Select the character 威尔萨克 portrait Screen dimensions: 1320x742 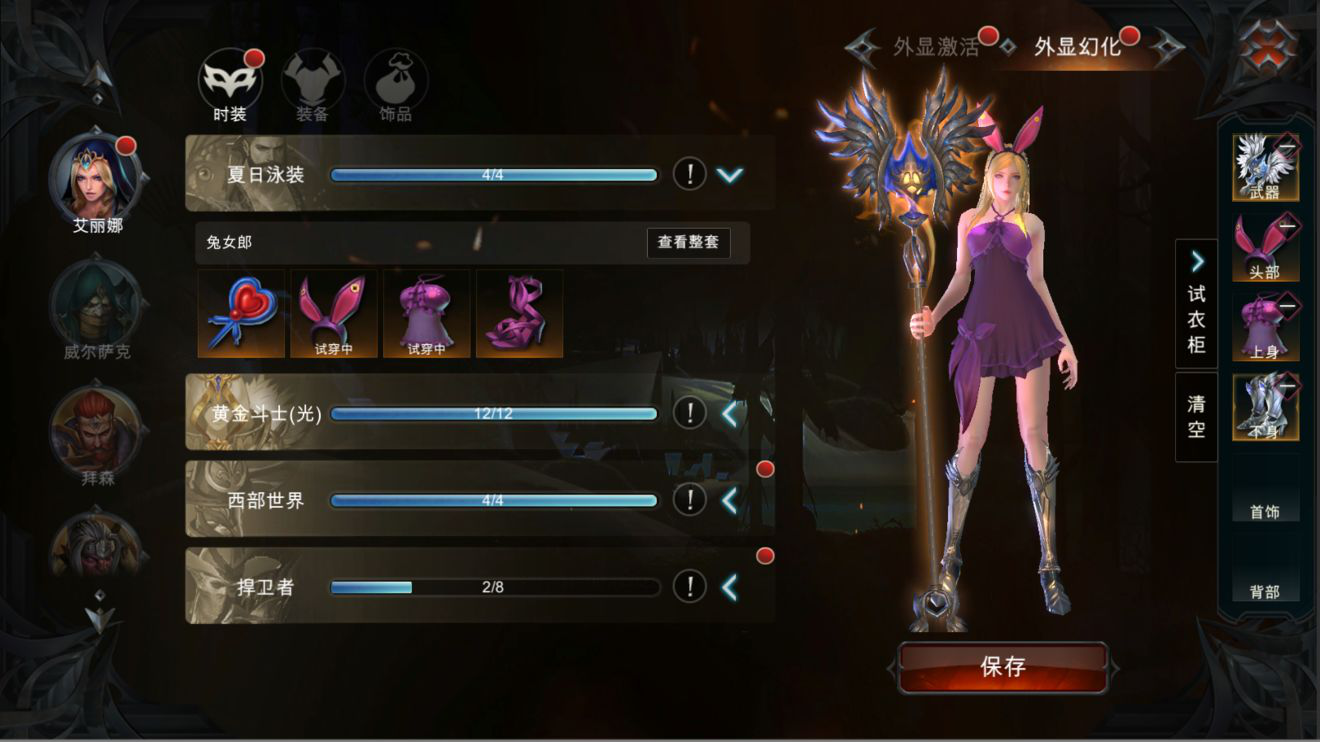pyautogui.click(x=96, y=303)
